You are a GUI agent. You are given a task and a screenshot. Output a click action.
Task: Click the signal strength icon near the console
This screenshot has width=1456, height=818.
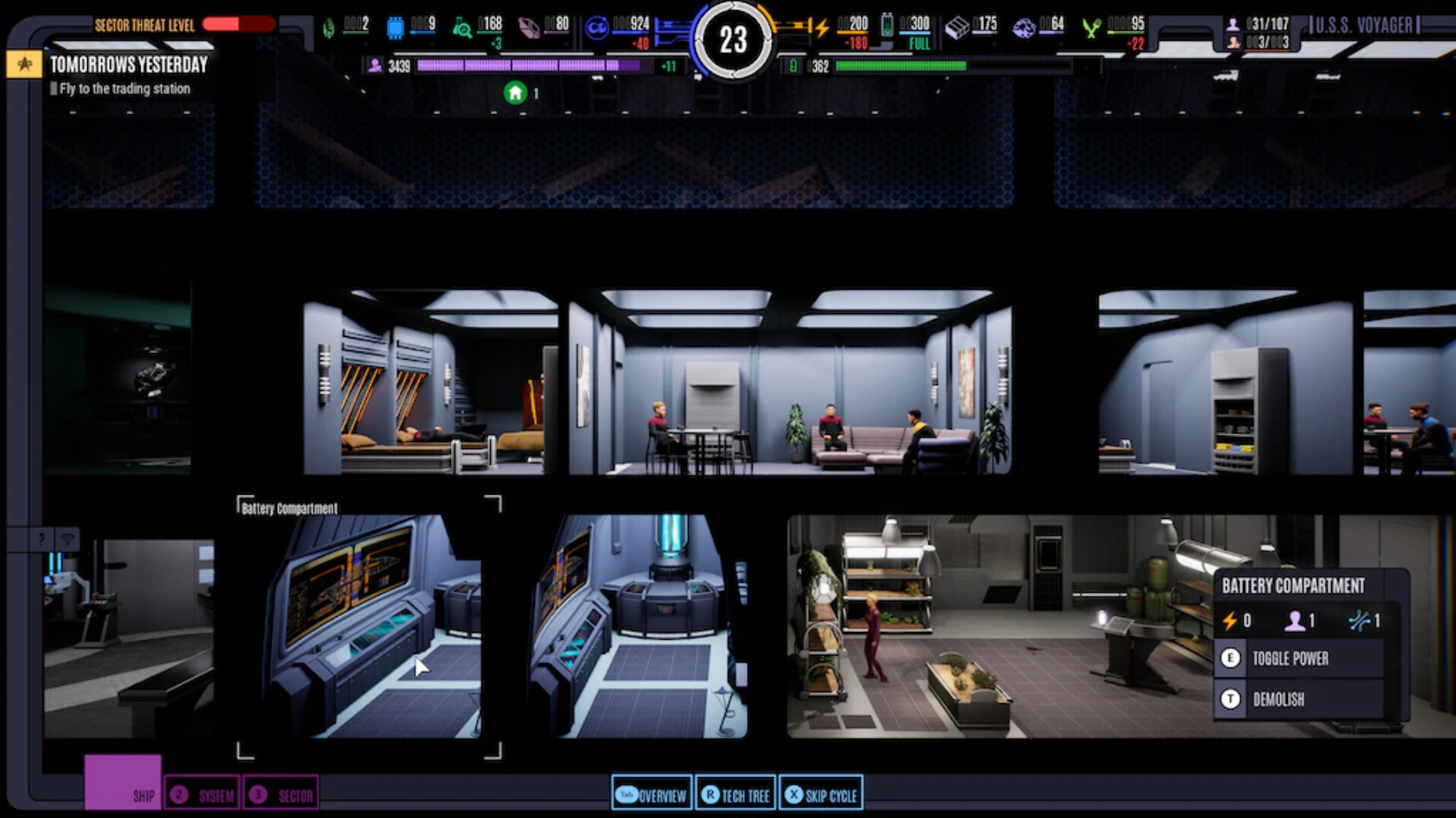pos(69,537)
